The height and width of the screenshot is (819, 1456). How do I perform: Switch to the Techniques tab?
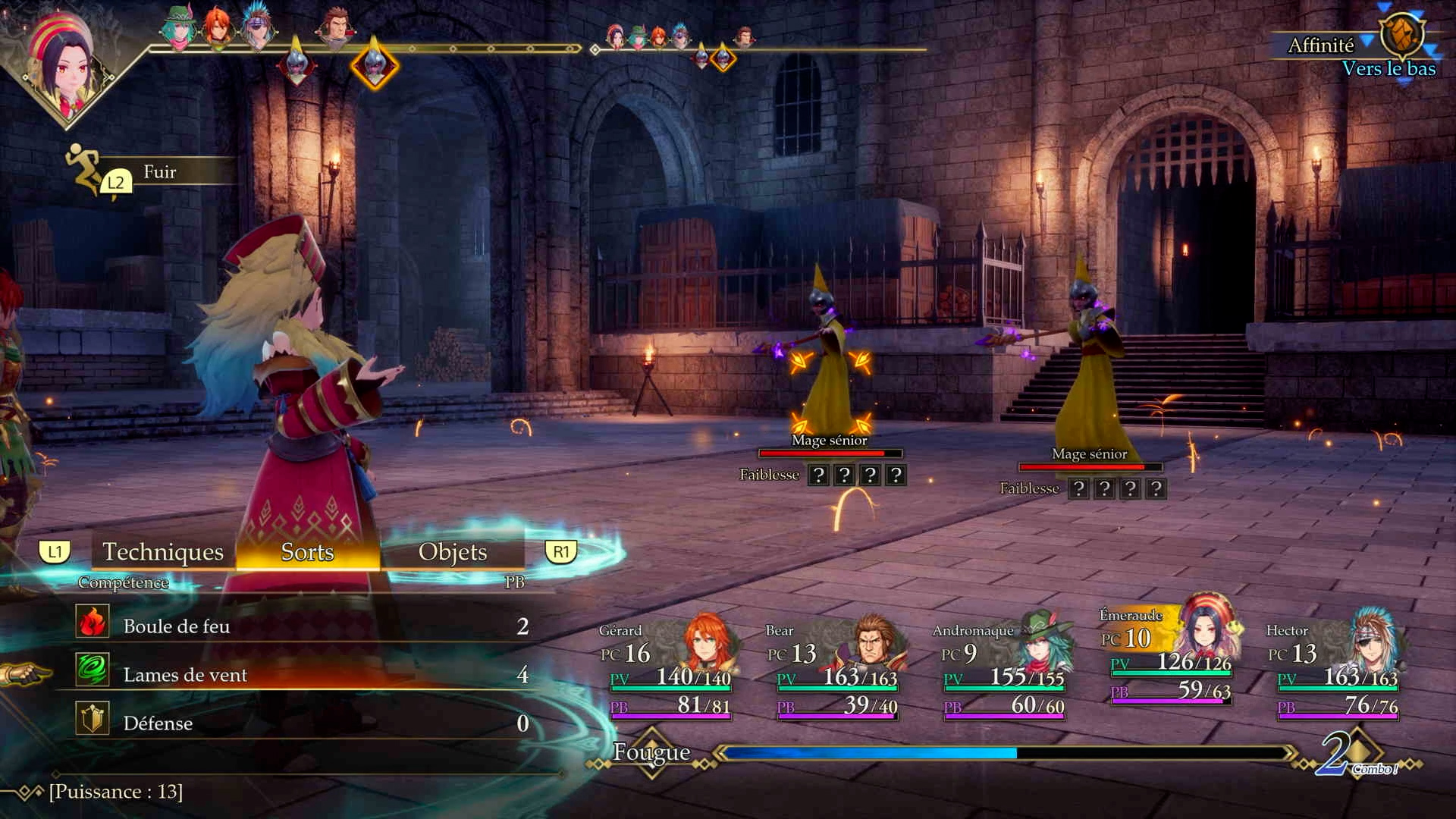pyautogui.click(x=163, y=552)
